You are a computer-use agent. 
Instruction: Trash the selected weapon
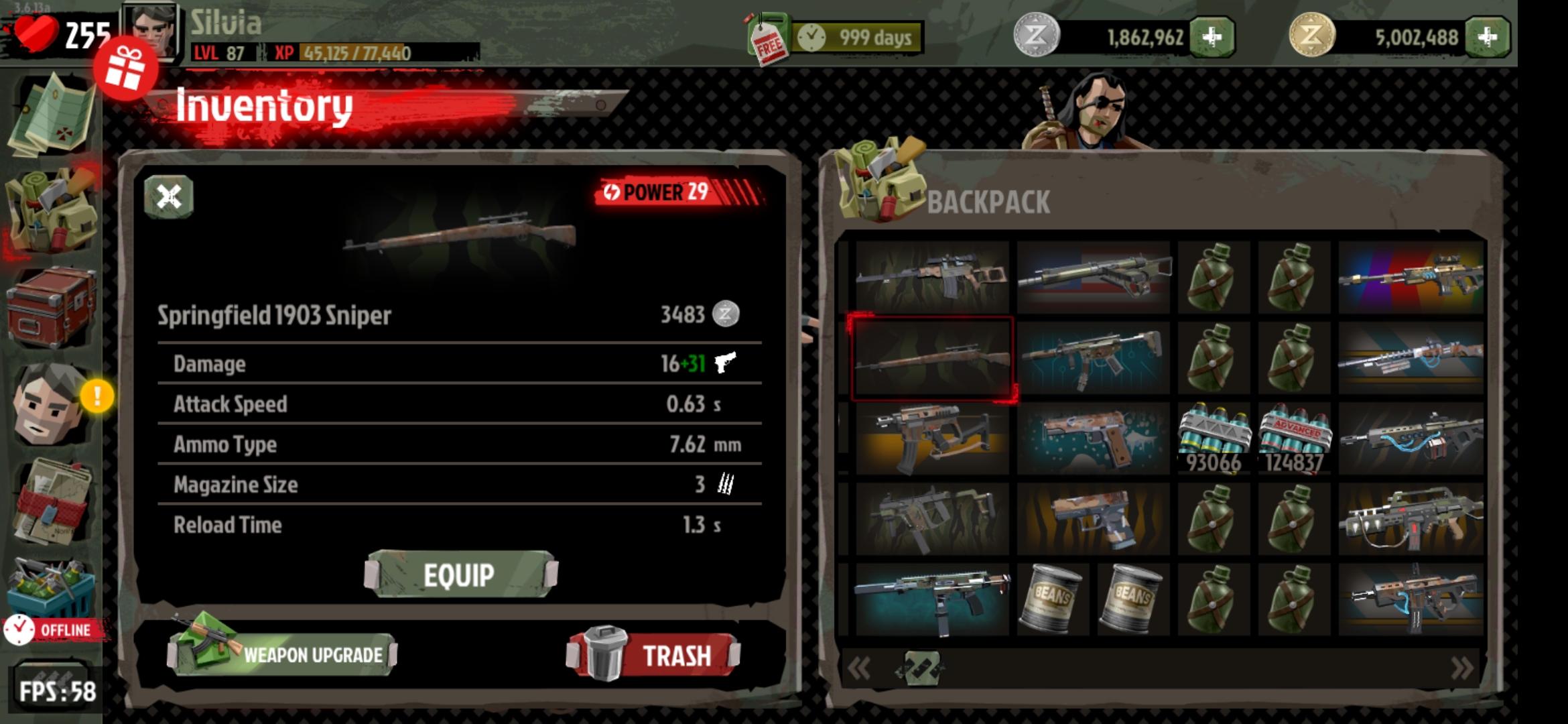click(x=655, y=655)
